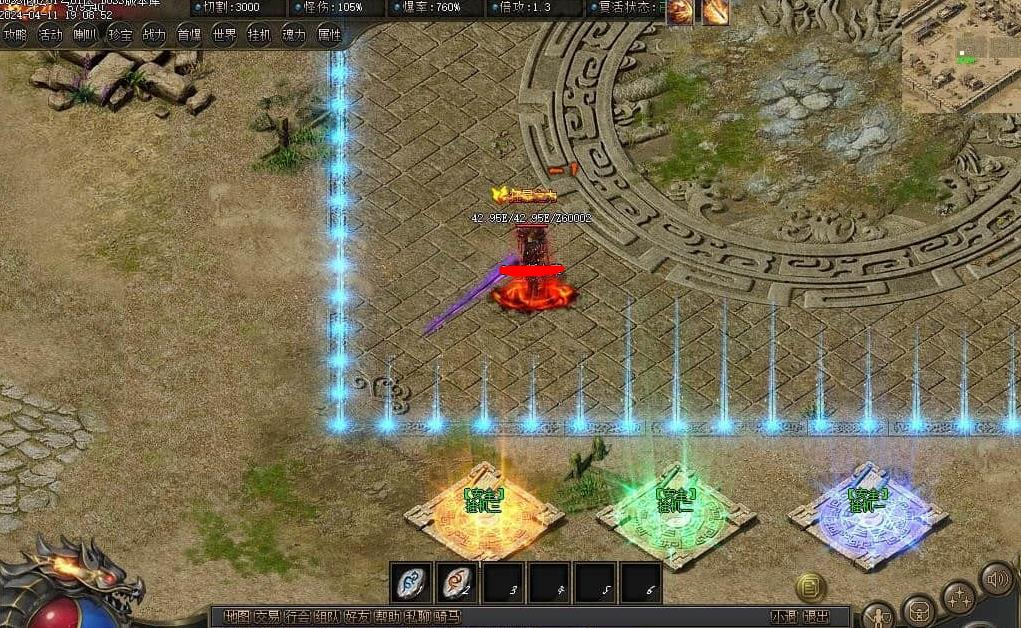Screen dimensions: 1021x628
Task: Click the round gold scroll icon
Action: [811, 587]
